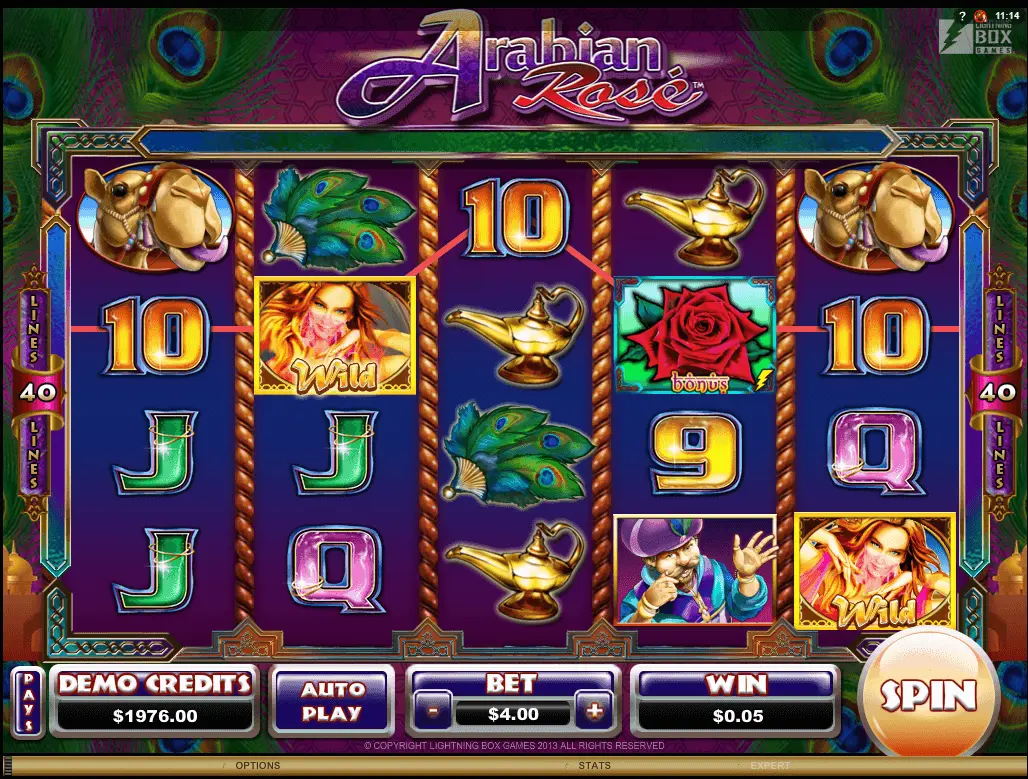The image size is (1028, 779).
Task: Open the Options menu
Action: coord(257,766)
